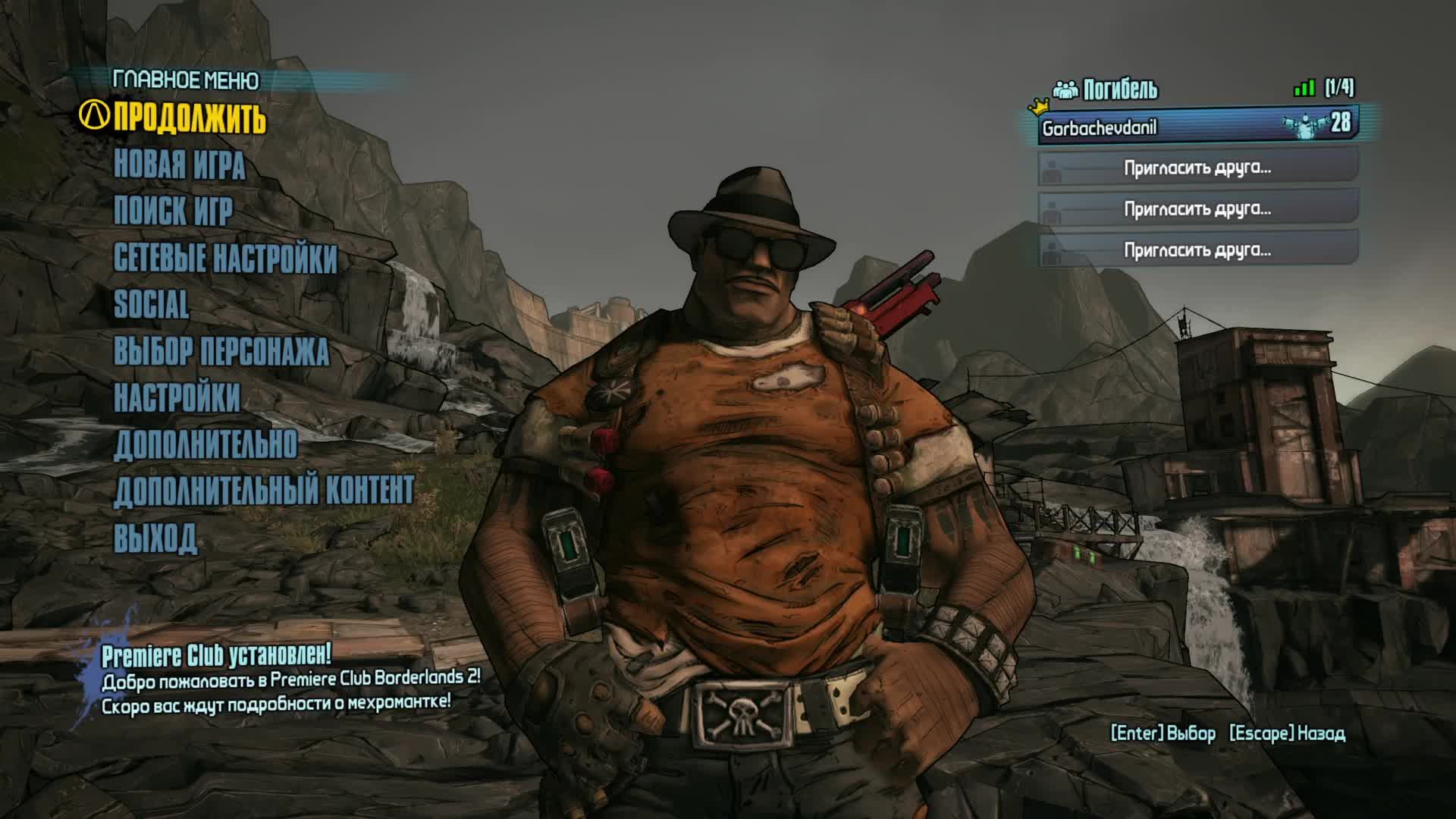Click the Premiere Club установлен notification
Image resolution: width=1456 pixels, height=819 pixels.
point(291,678)
